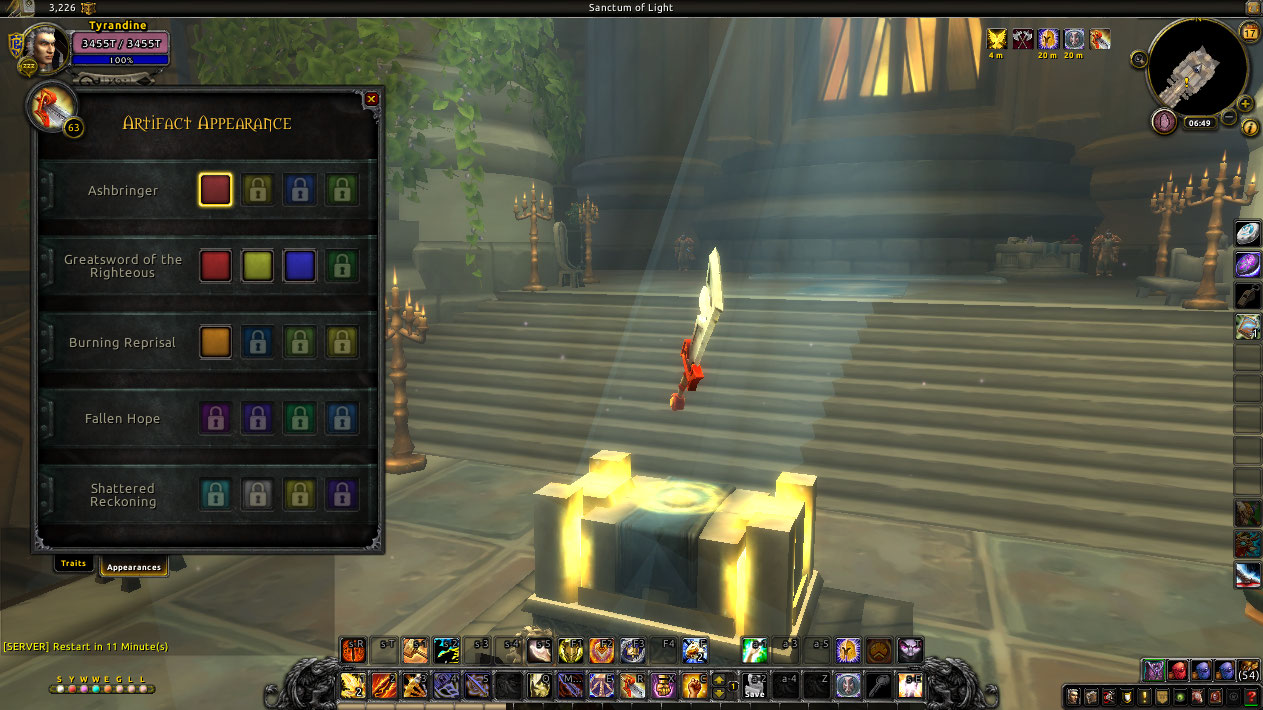This screenshot has height=710, width=1263.
Task: Choose the red Greatsword of the Righteous tint
Action: [216, 266]
